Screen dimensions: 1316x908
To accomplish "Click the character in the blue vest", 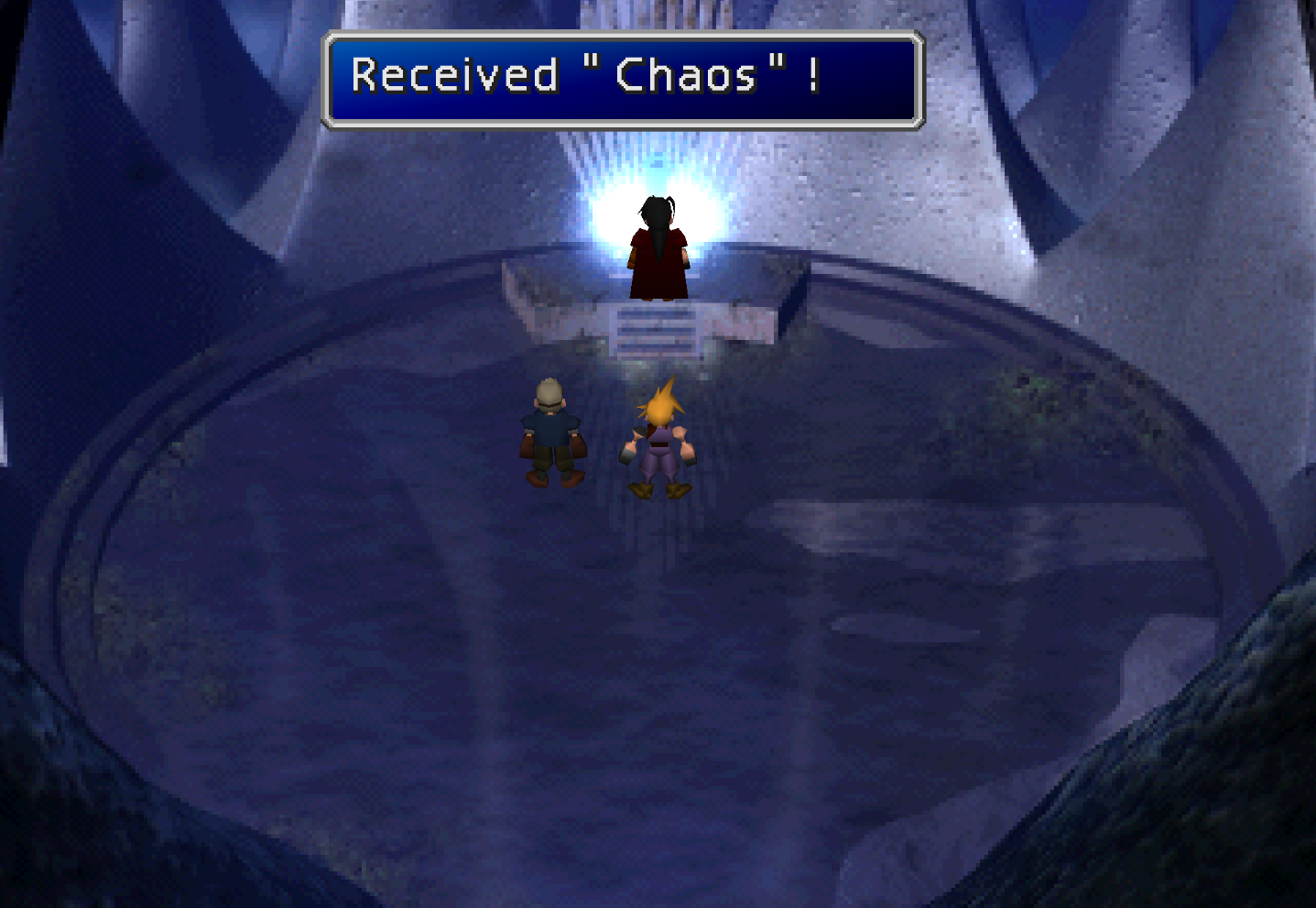I will click(x=549, y=431).
